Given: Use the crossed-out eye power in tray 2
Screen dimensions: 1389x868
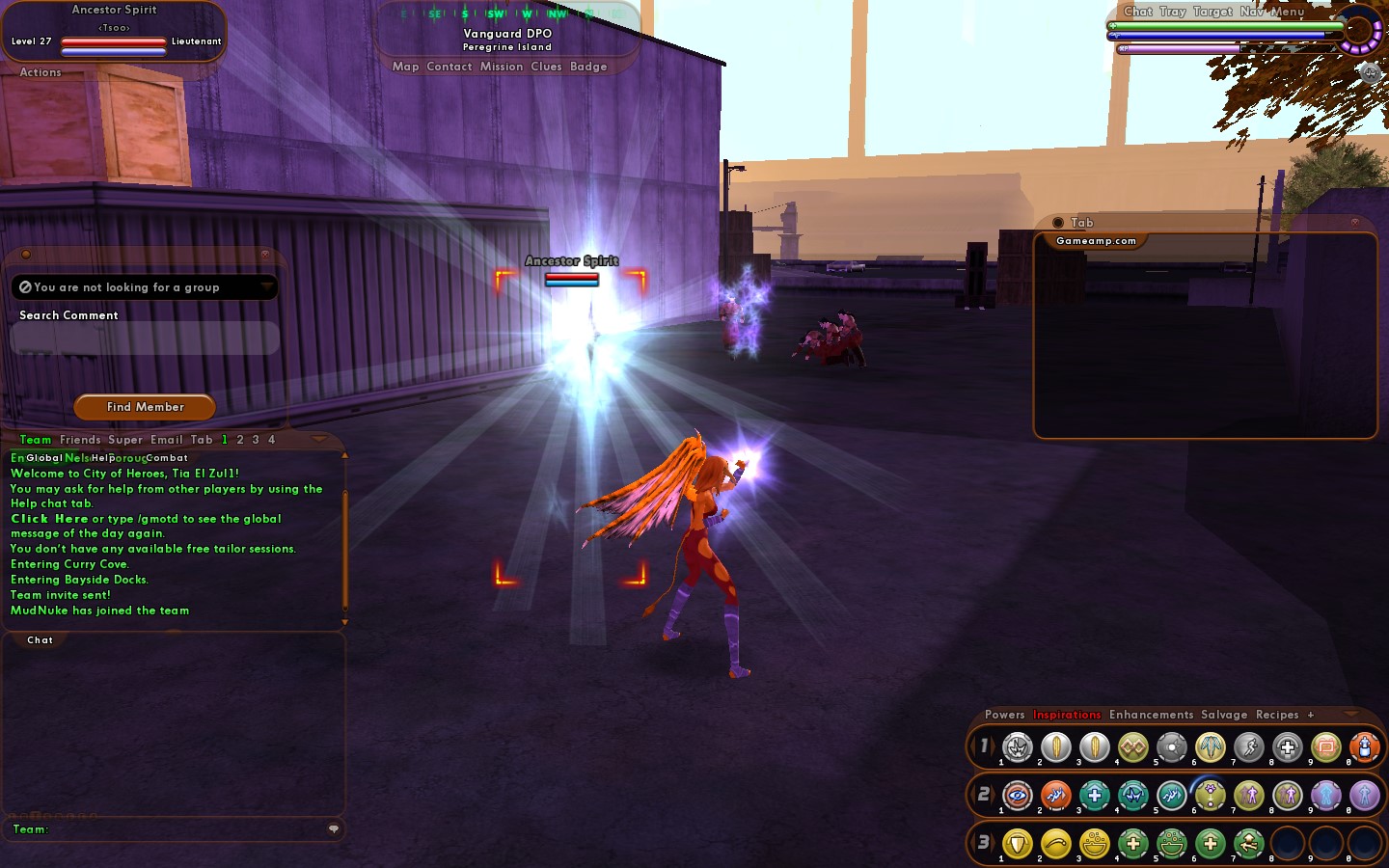Looking at the screenshot, I should point(1017,796).
